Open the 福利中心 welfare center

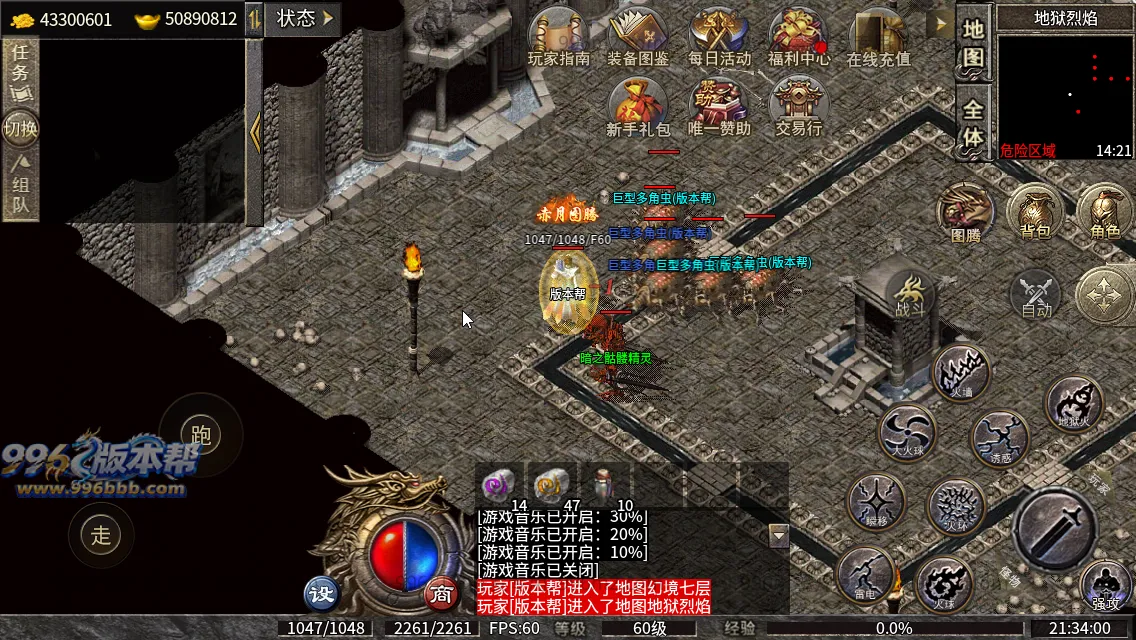click(798, 36)
